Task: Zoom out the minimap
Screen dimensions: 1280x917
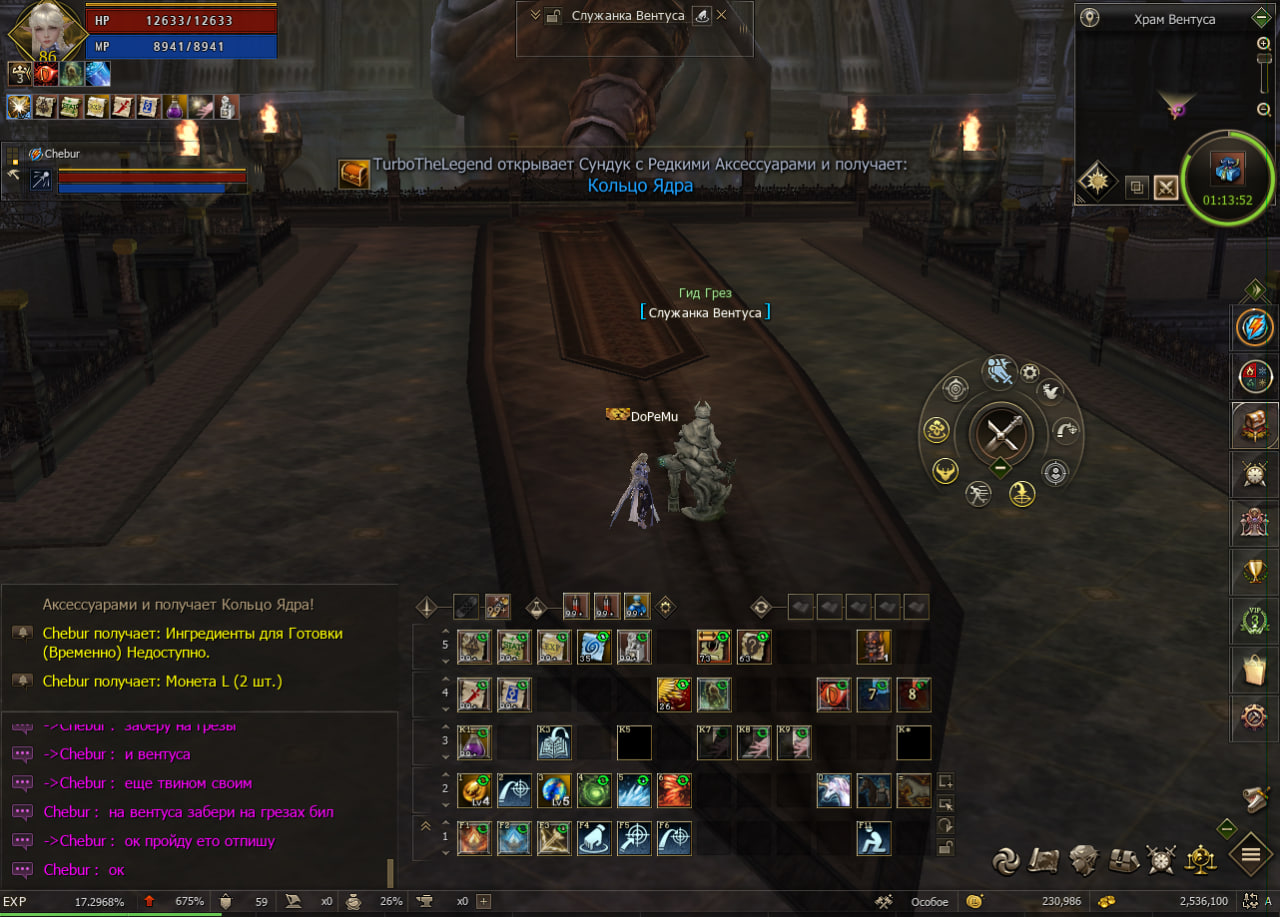Action: (1263, 110)
